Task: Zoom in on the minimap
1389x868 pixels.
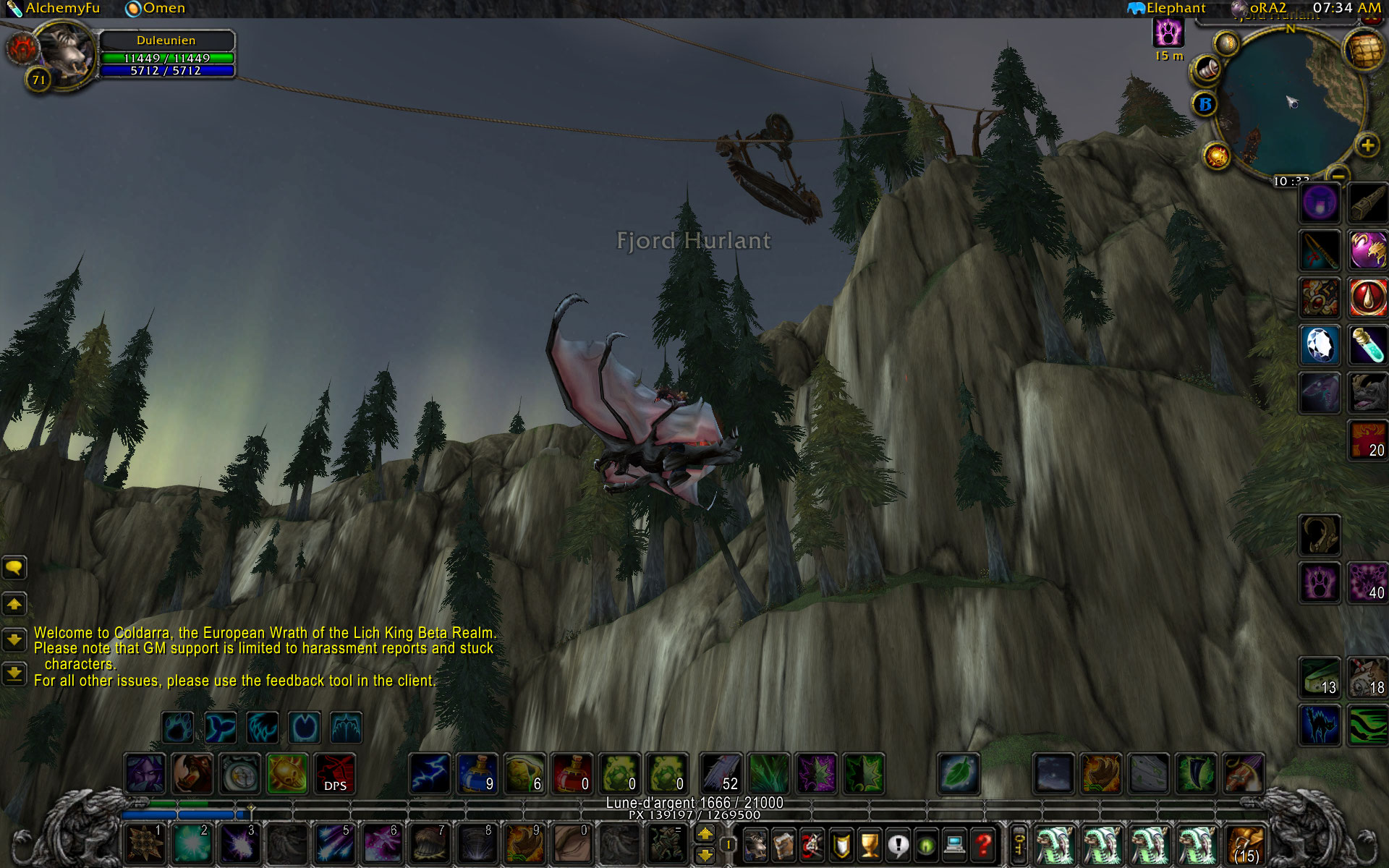Action: (x=1367, y=146)
